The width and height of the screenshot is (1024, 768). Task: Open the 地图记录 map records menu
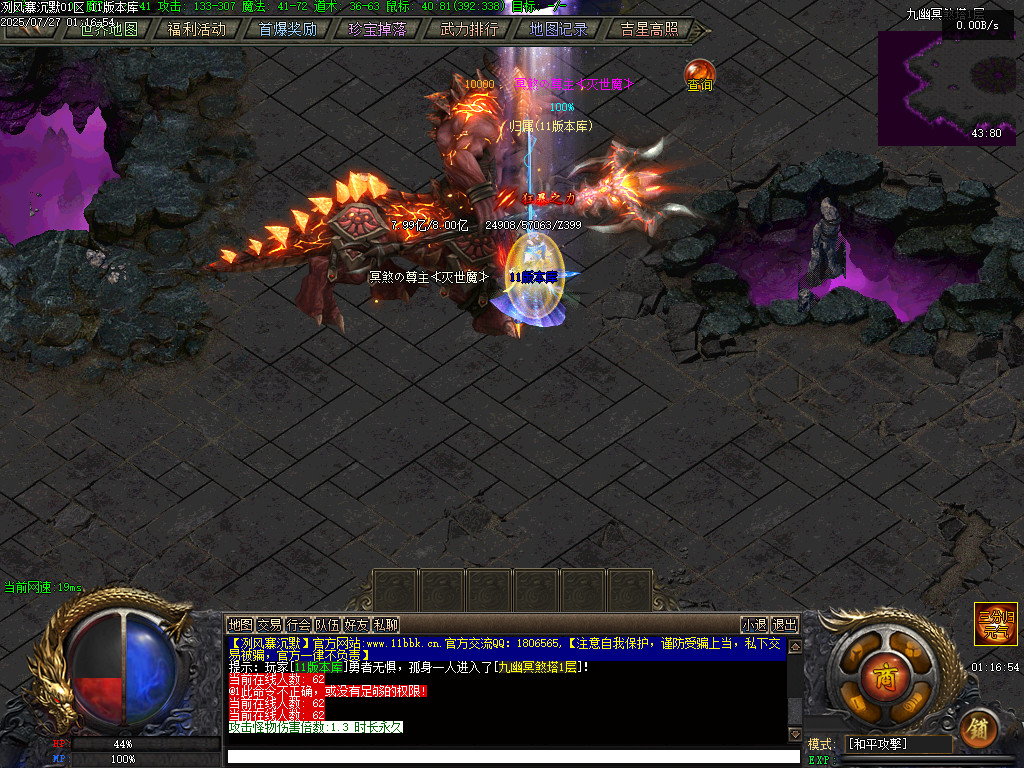(558, 29)
